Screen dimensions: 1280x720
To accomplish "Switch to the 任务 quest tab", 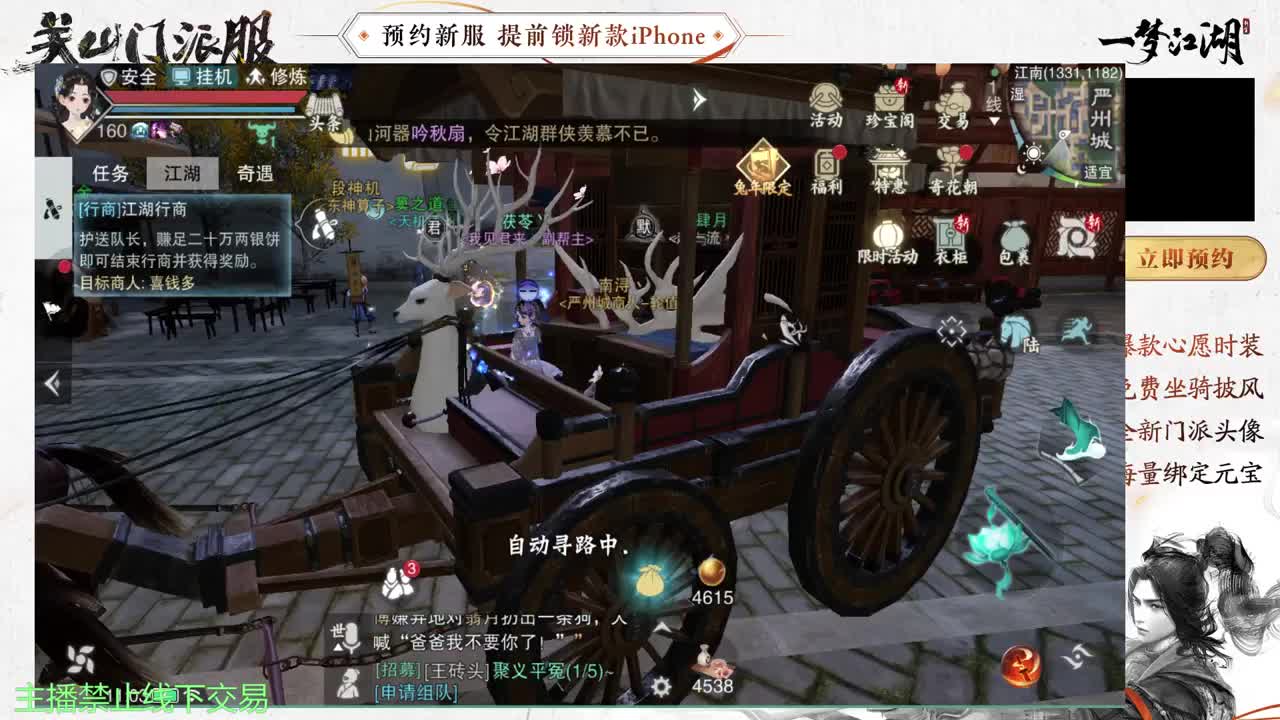I will click(x=113, y=172).
